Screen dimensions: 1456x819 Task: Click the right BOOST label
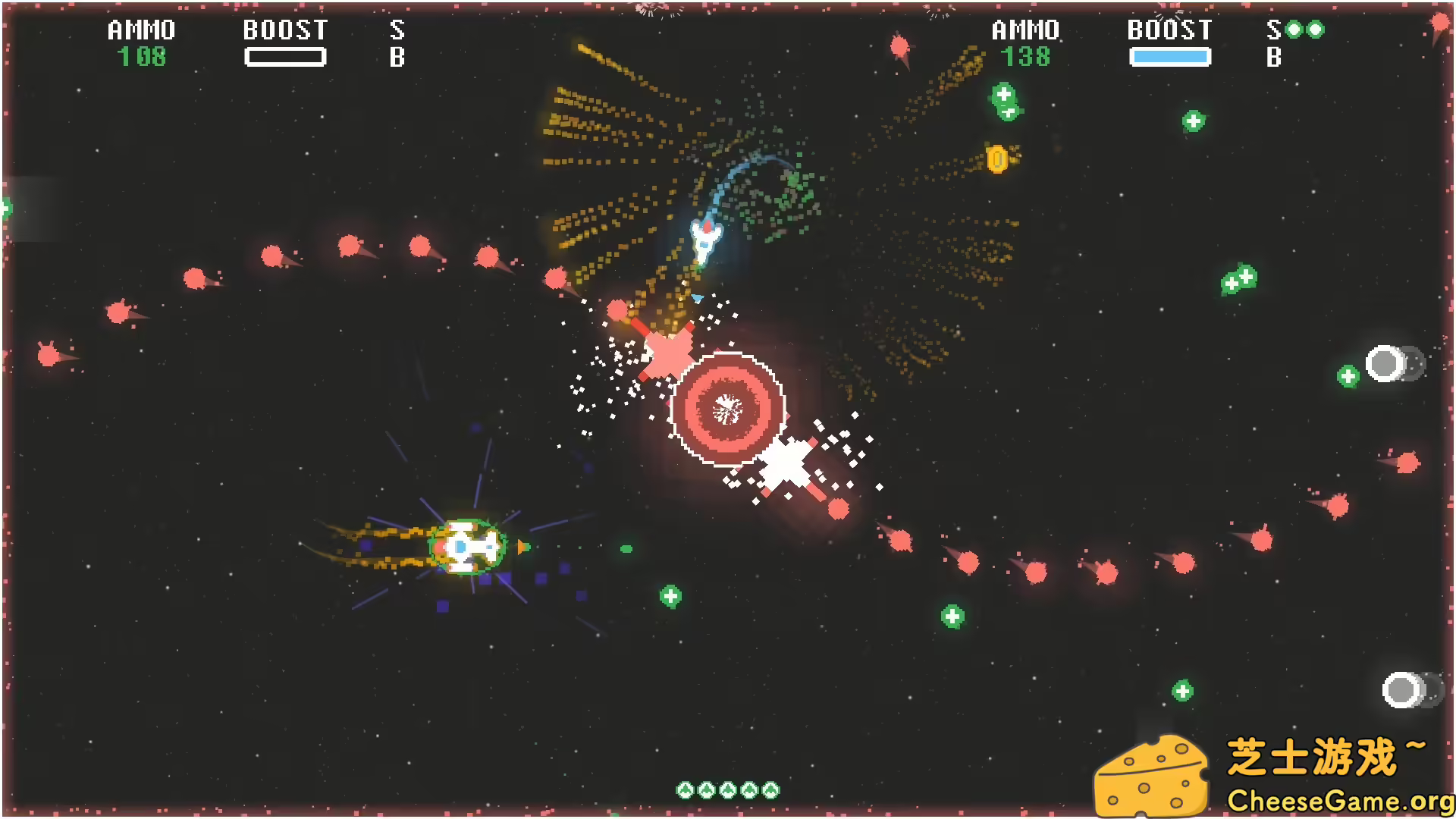click(1169, 30)
